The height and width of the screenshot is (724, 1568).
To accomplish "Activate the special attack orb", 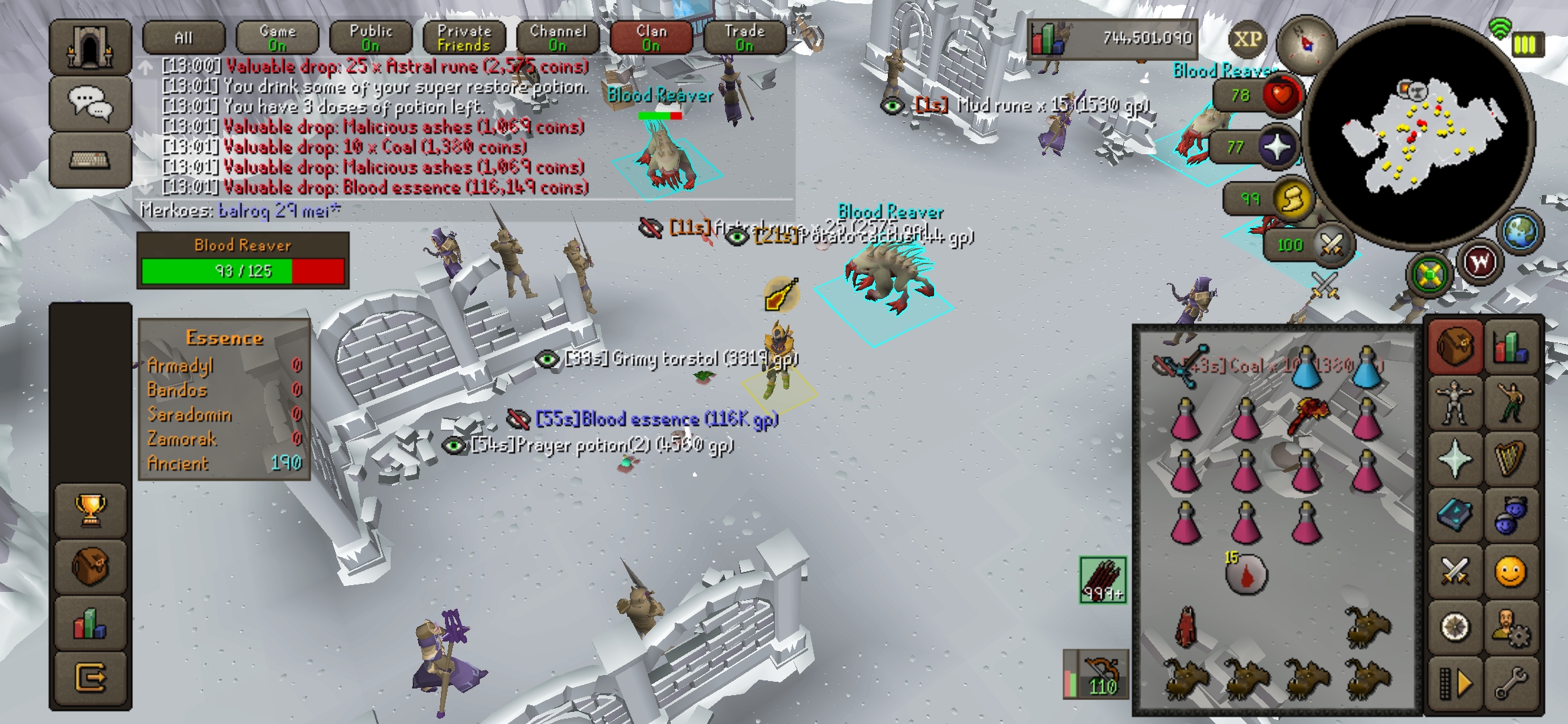I will 1330,245.
